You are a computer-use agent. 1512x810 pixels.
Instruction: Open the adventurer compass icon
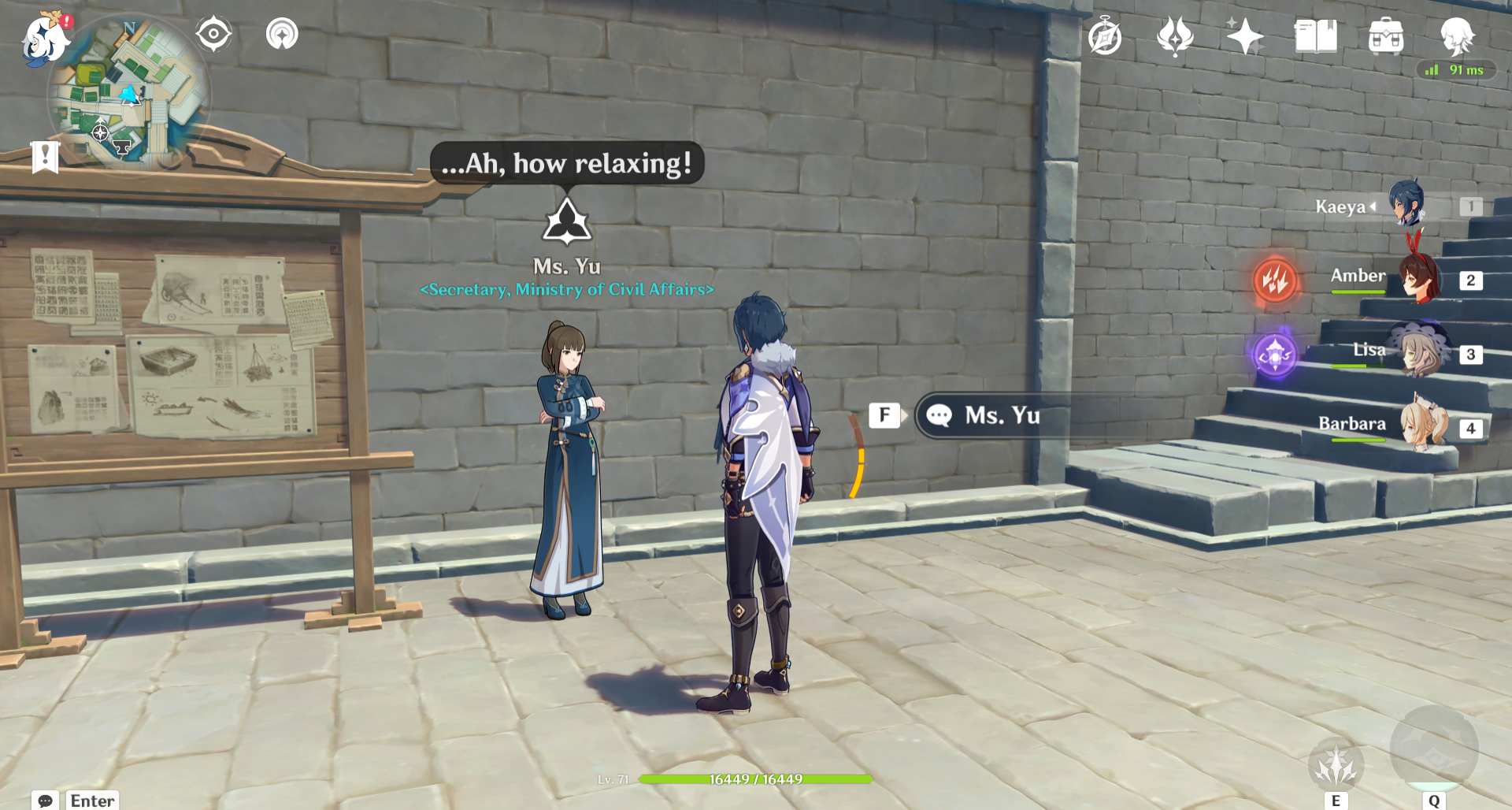tap(1105, 37)
